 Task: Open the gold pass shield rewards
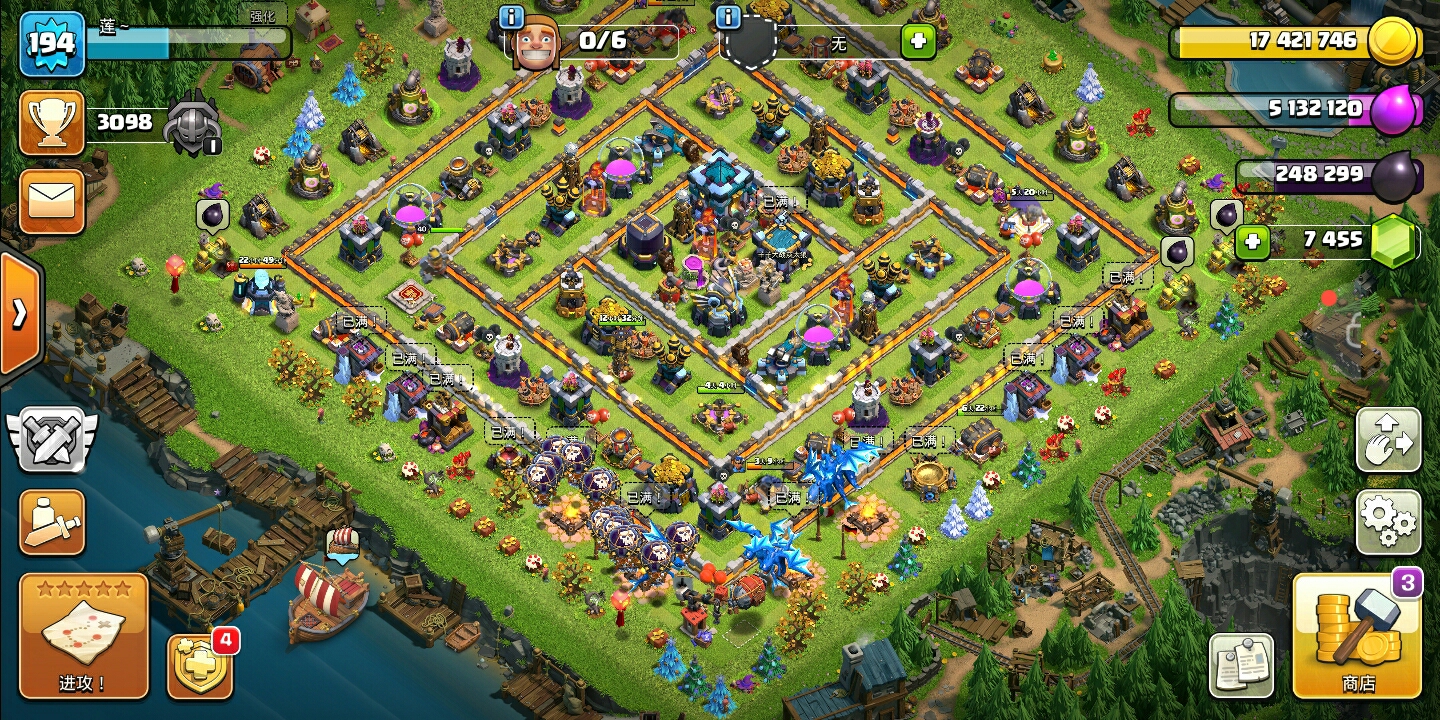pyautogui.click(x=200, y=666)
